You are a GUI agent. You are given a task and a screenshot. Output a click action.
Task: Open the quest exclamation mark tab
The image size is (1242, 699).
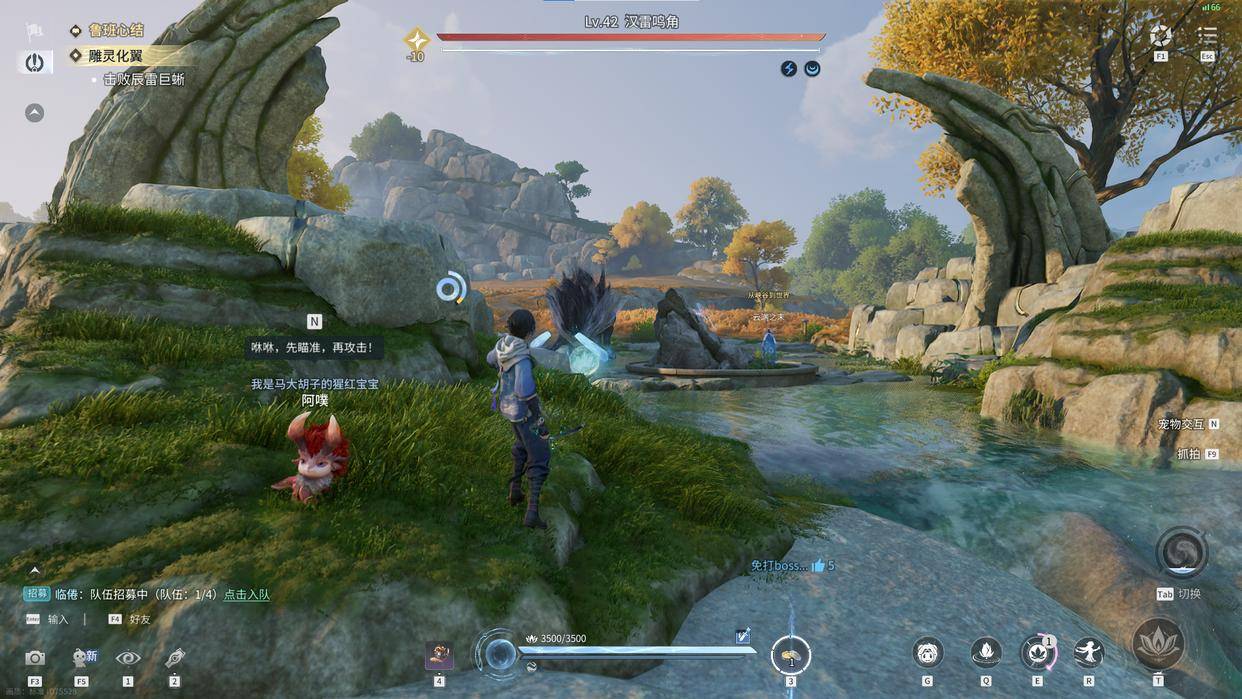point(35,62)
